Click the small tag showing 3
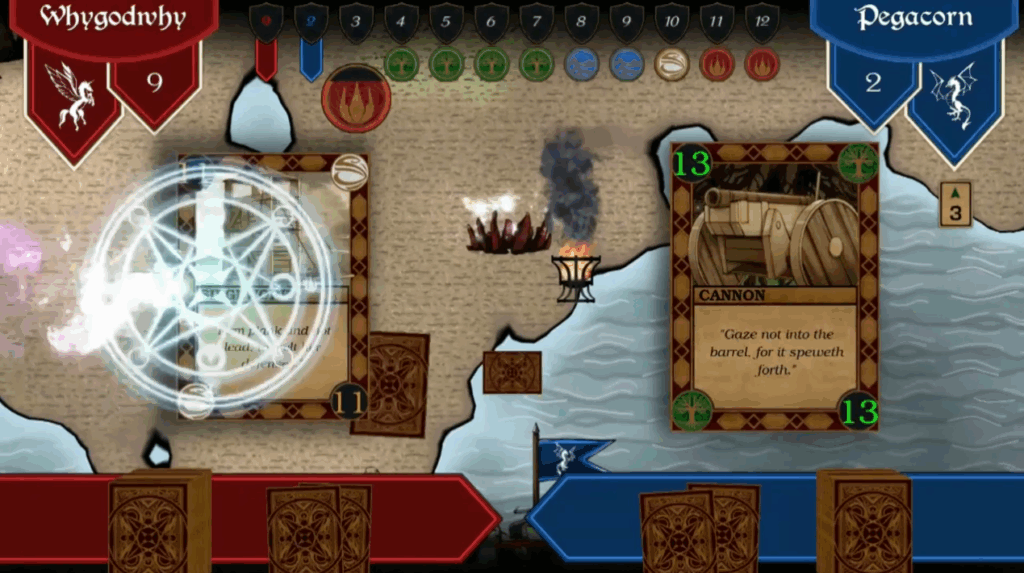This screenshot has width=1024, height=573. tap(955, 204)
